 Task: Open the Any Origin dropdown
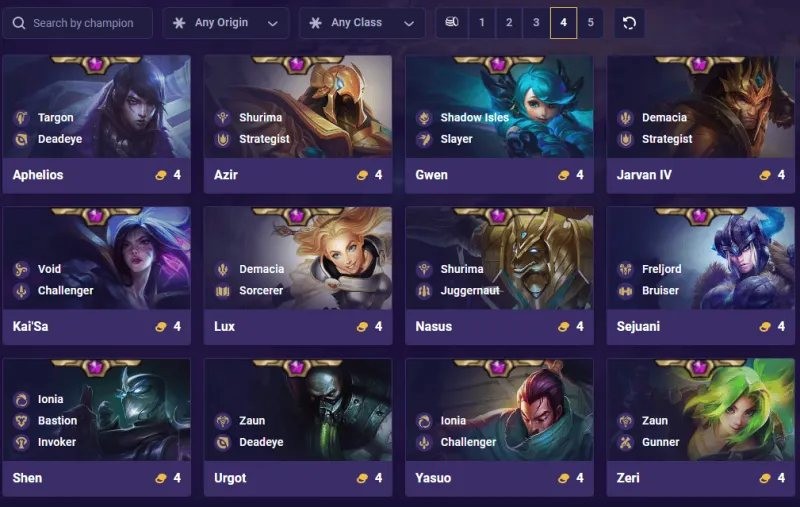pos(226,23)
